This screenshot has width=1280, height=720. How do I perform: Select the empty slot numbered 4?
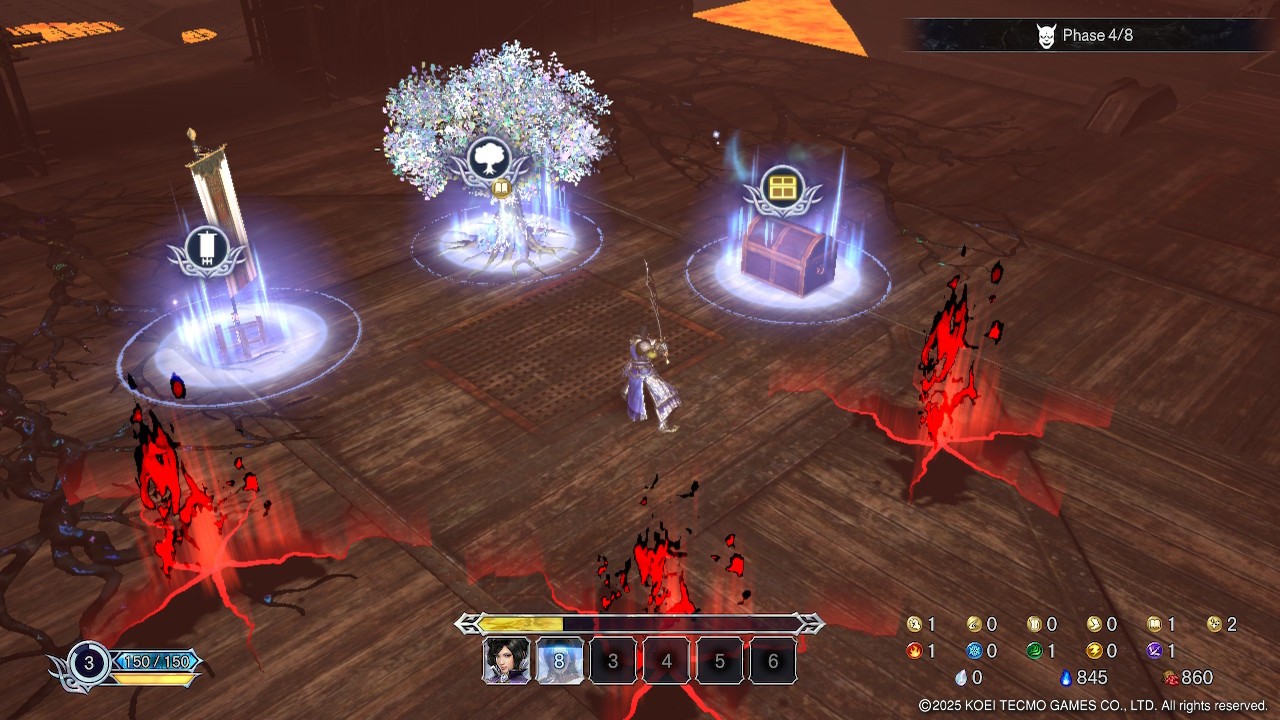pyautogui.click(x=666, y=661)
